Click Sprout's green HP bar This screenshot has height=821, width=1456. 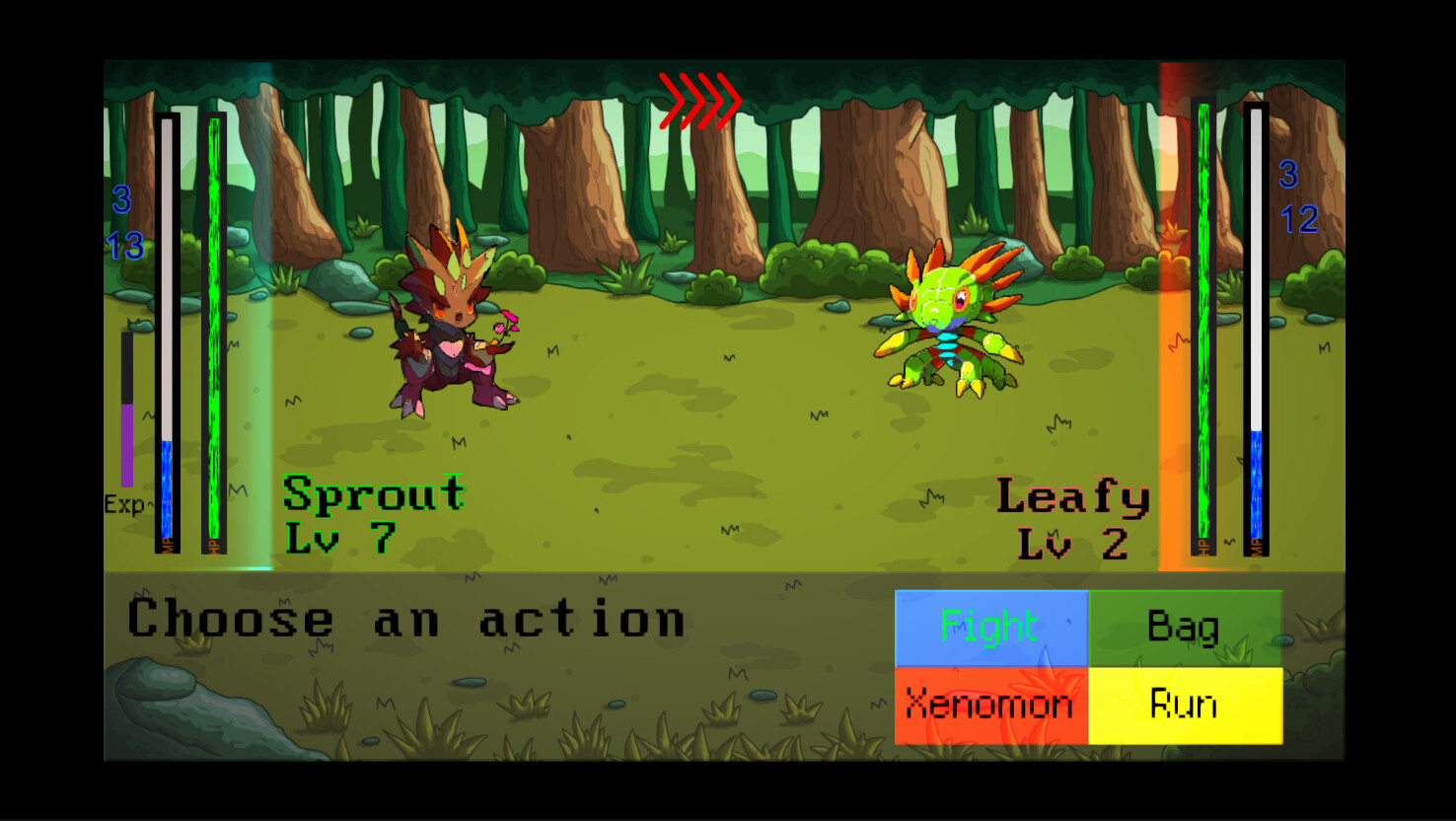click(214, 326)
